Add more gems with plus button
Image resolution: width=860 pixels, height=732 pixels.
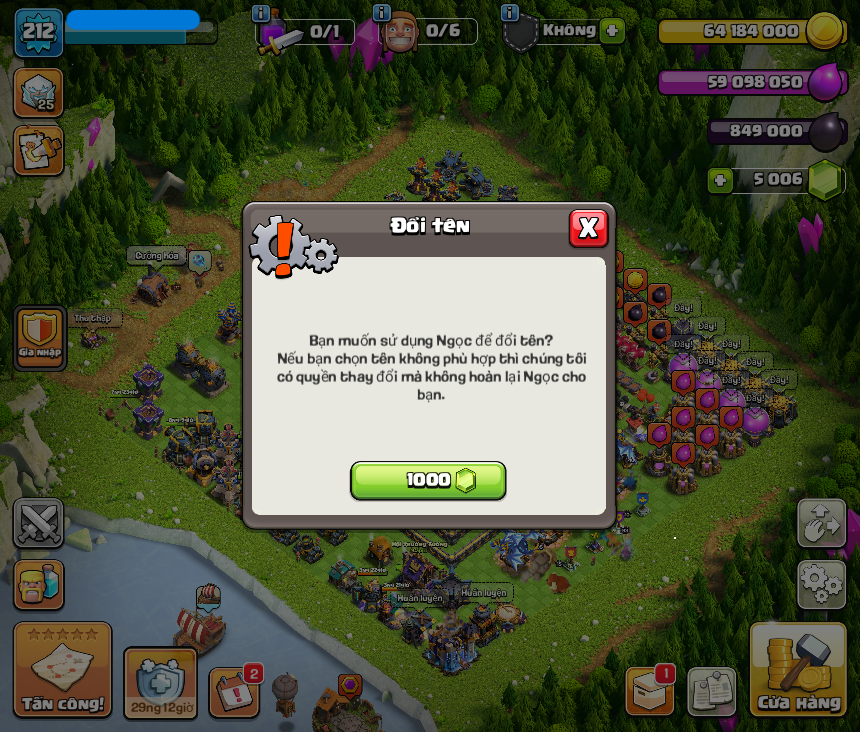(720, 180)
